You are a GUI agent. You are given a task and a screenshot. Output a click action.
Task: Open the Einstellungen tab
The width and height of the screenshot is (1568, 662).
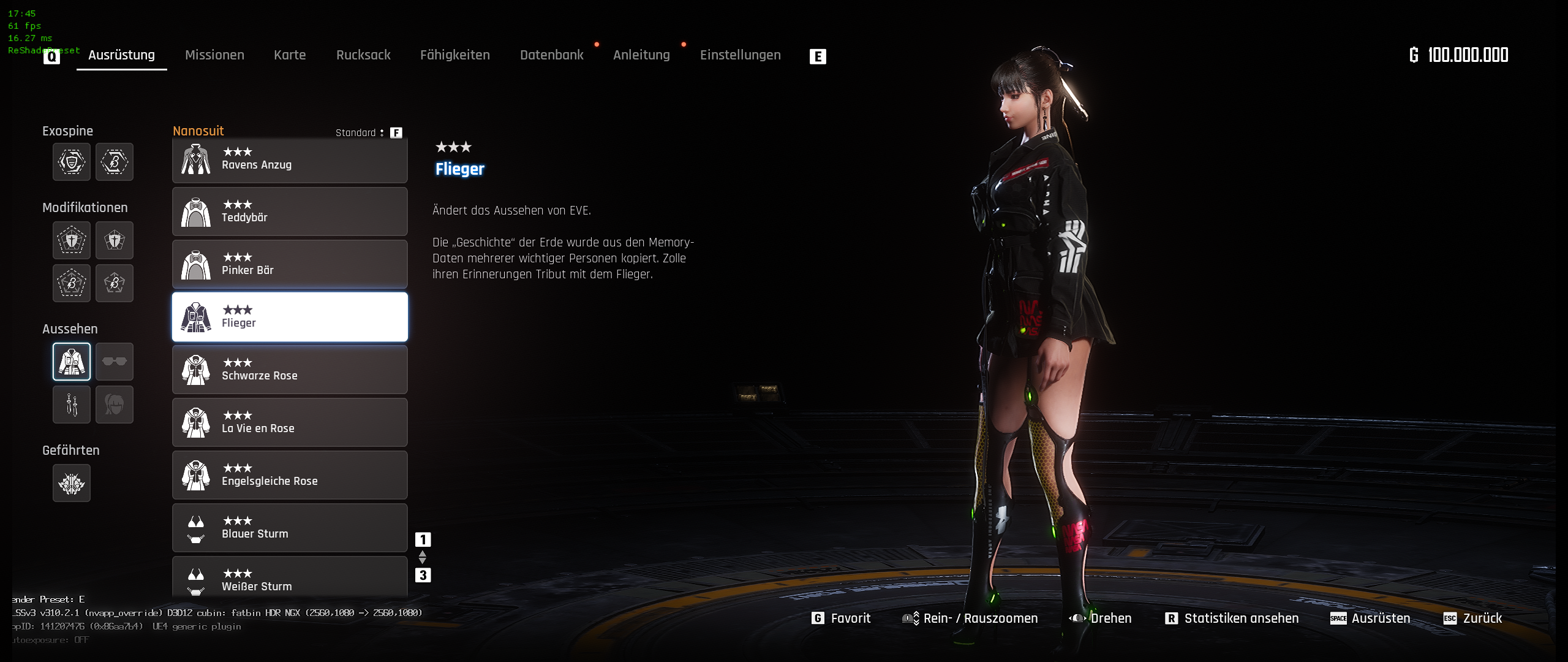740,55
